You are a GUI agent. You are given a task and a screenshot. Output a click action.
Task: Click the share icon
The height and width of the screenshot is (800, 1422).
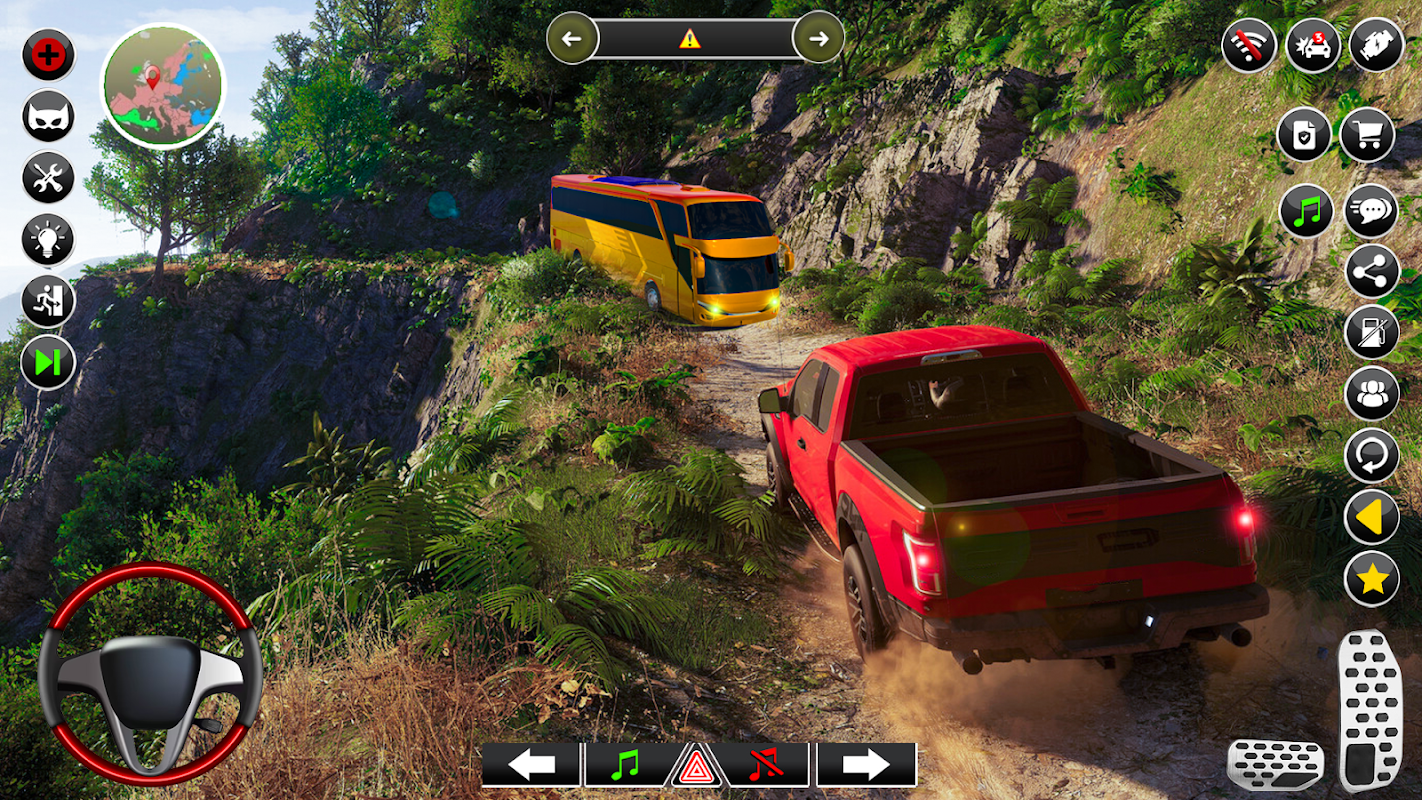point(1371,272)
